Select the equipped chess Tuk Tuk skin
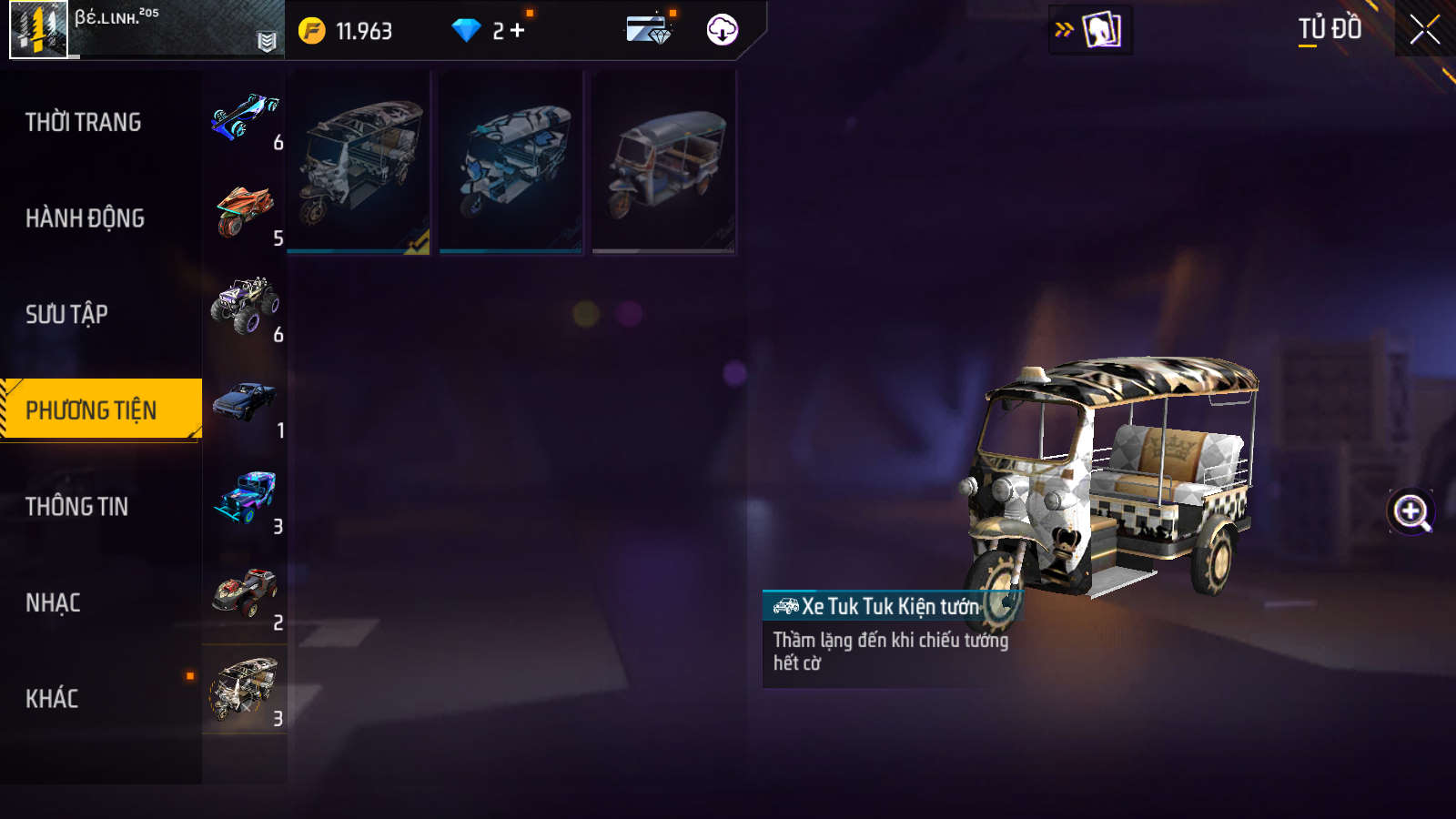1456x819 pixels. click(x=359, y=162)
